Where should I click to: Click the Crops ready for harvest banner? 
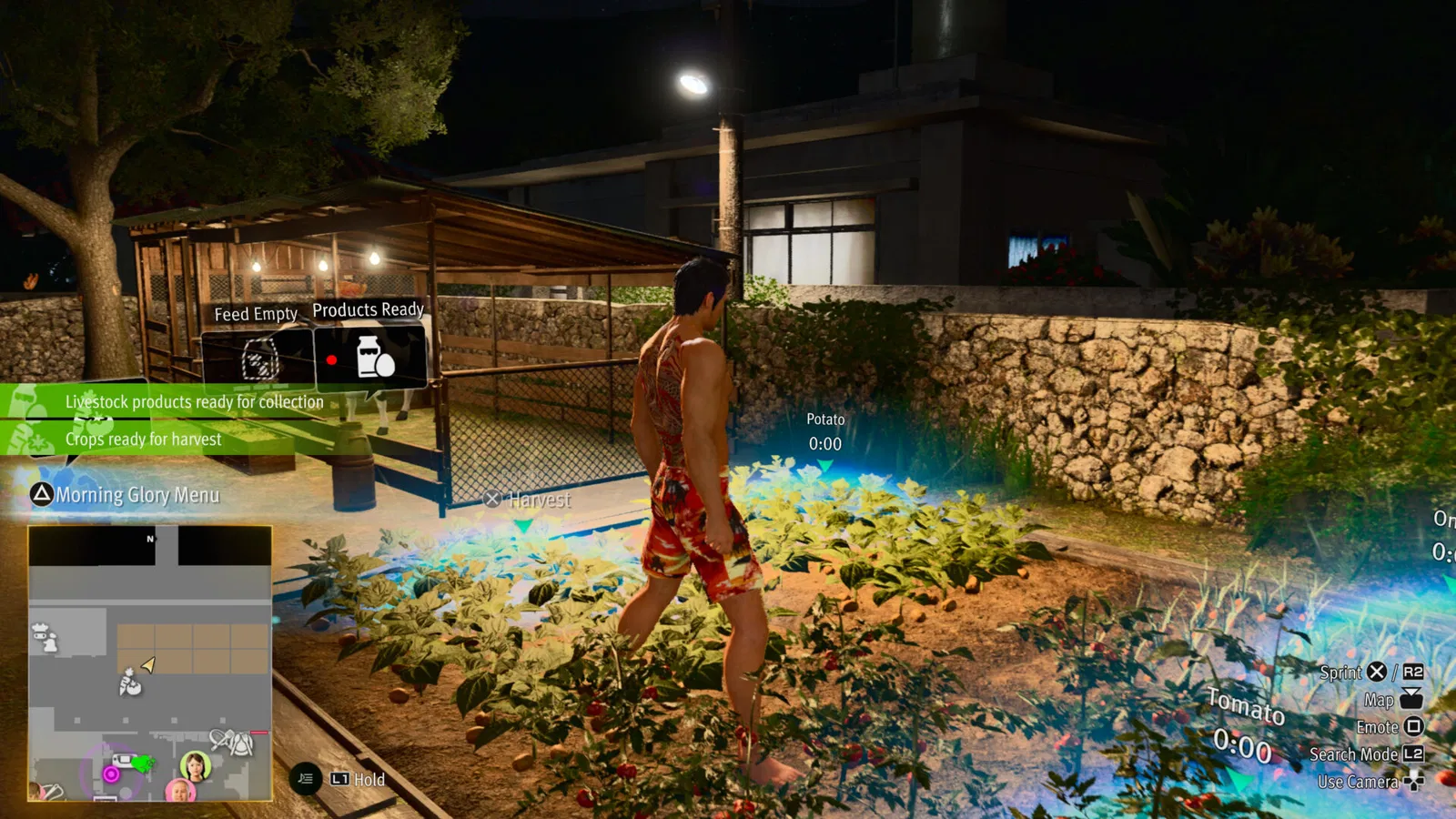coord(143,440)
